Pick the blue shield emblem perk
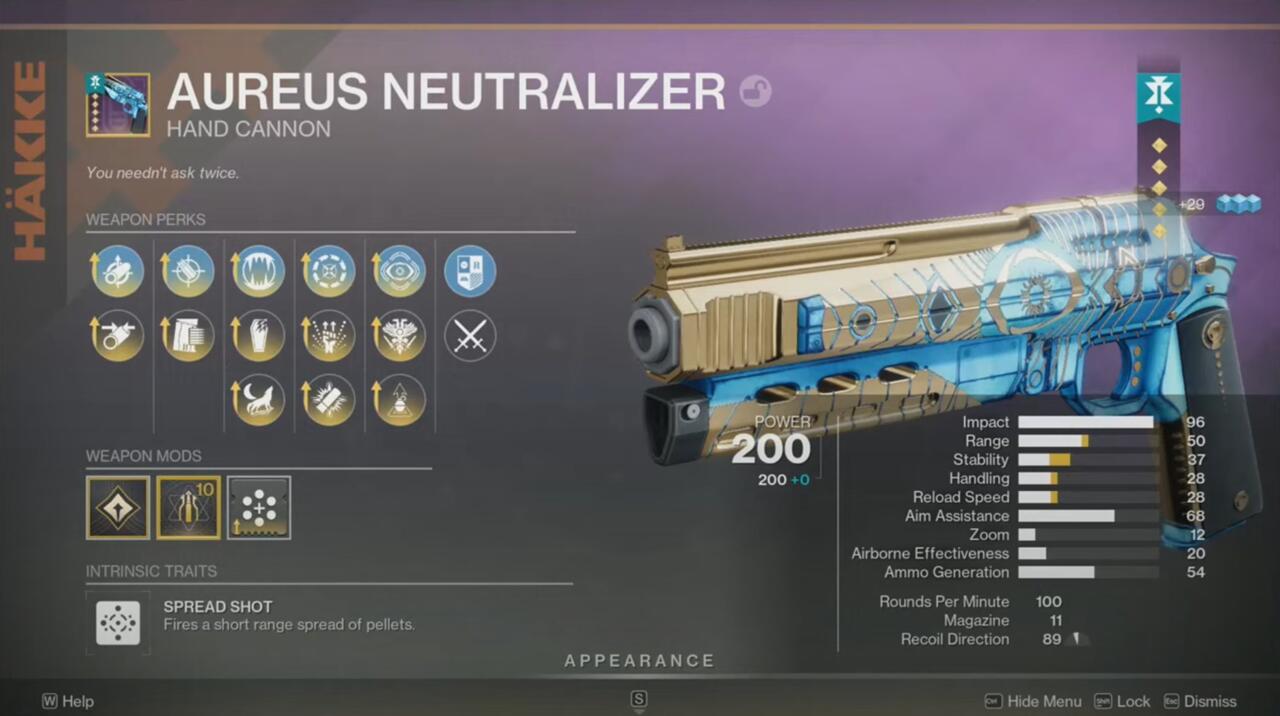Viewport: 1280px width, 716px height. pyautogui.click(x=470, y=271)
